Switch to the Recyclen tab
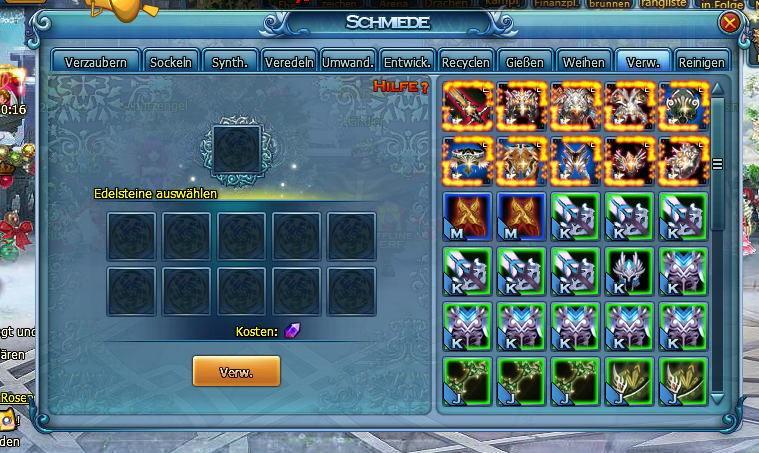 pyautogui.click(x=466, y=62)
